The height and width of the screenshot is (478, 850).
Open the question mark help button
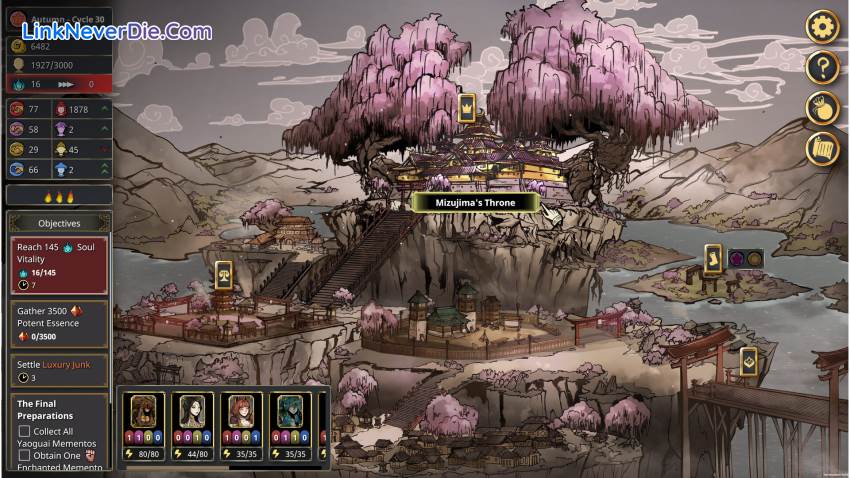point(822,67)
